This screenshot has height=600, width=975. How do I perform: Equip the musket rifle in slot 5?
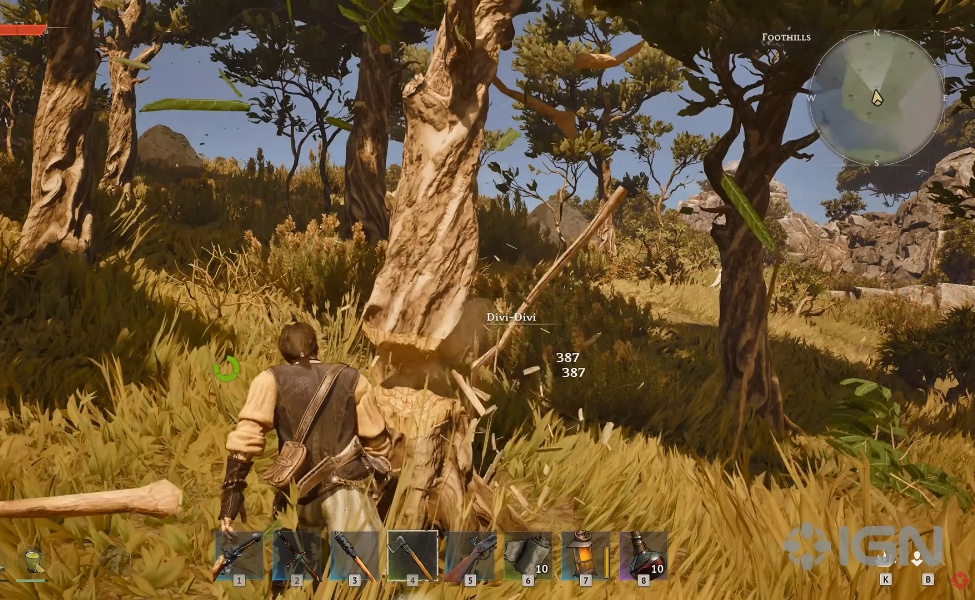pyautogui.click(x=470, y=556)
